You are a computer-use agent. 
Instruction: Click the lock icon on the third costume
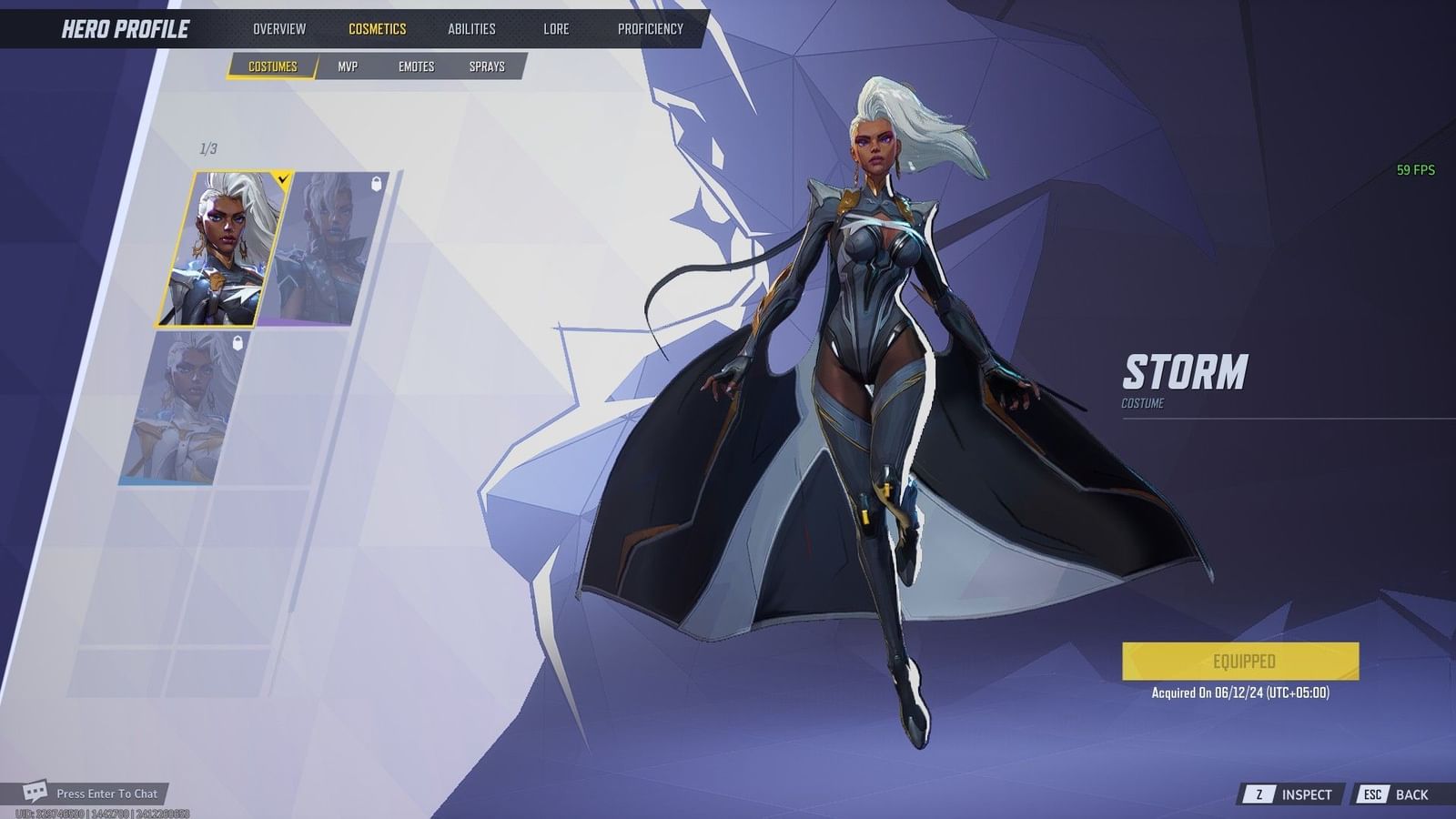(236, 341)
